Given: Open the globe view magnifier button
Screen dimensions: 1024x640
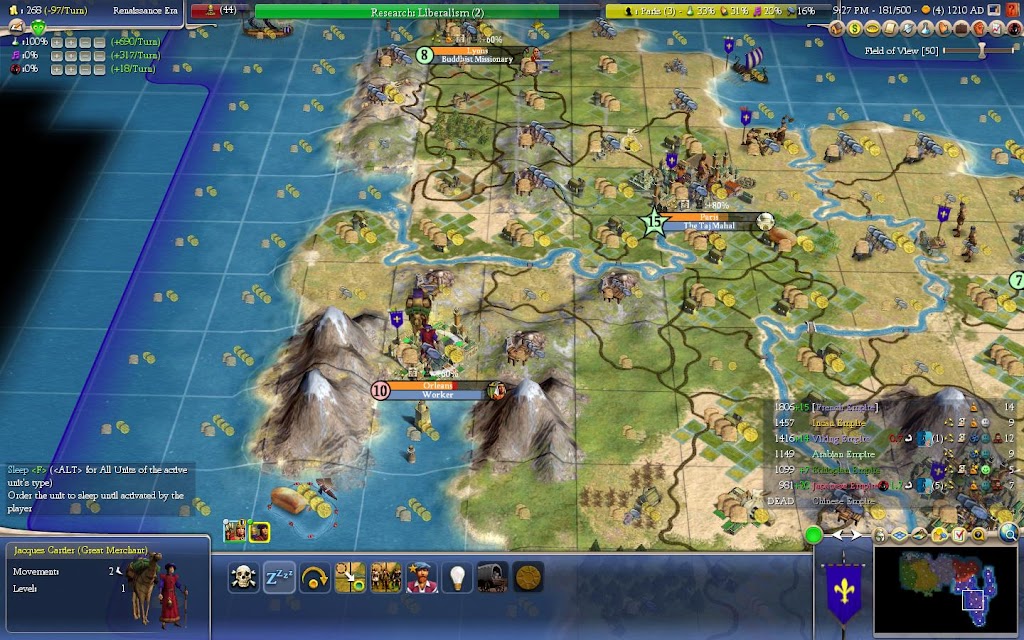Looking at the screenshot, I should (1009, 533).
